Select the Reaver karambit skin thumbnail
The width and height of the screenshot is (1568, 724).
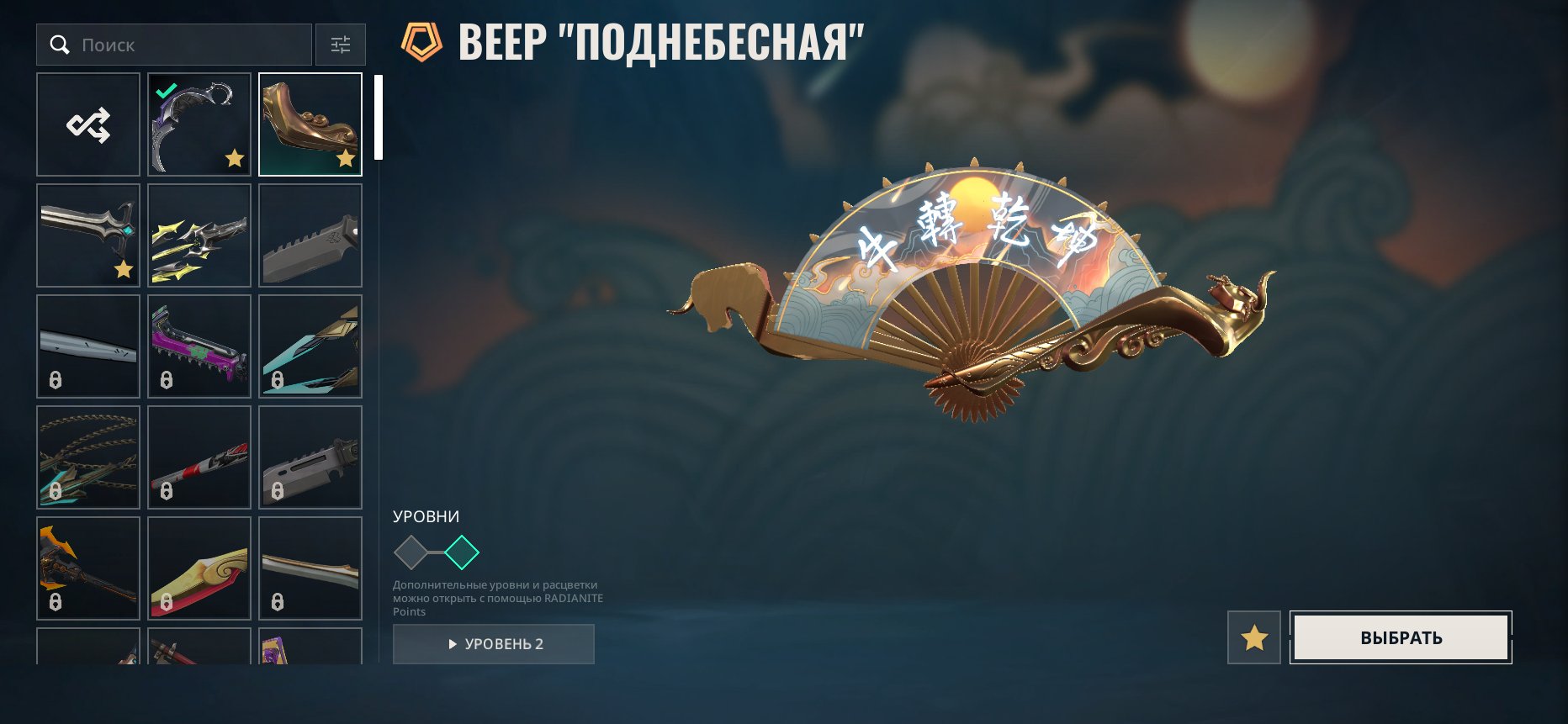pos(199,124)
